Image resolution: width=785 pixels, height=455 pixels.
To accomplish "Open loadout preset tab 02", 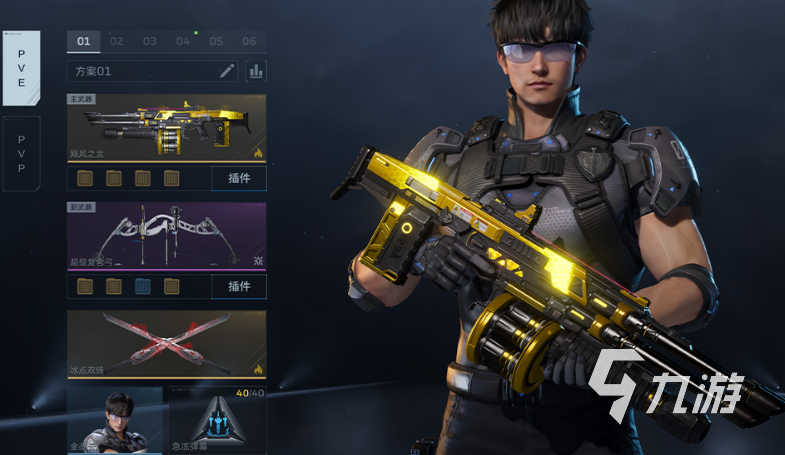I will [x=117, y=41].
